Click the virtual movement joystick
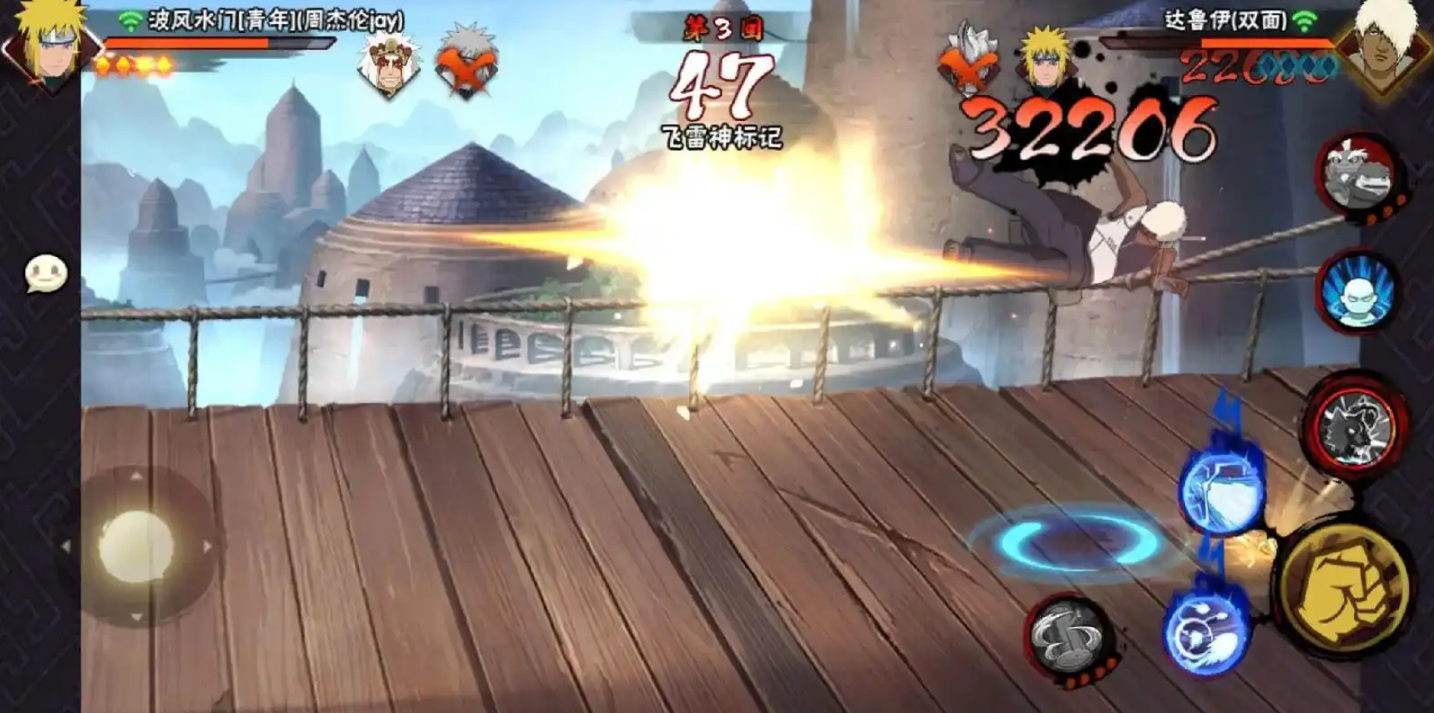The width and height of the screenshot is (1434, 713). coord(136,546)
